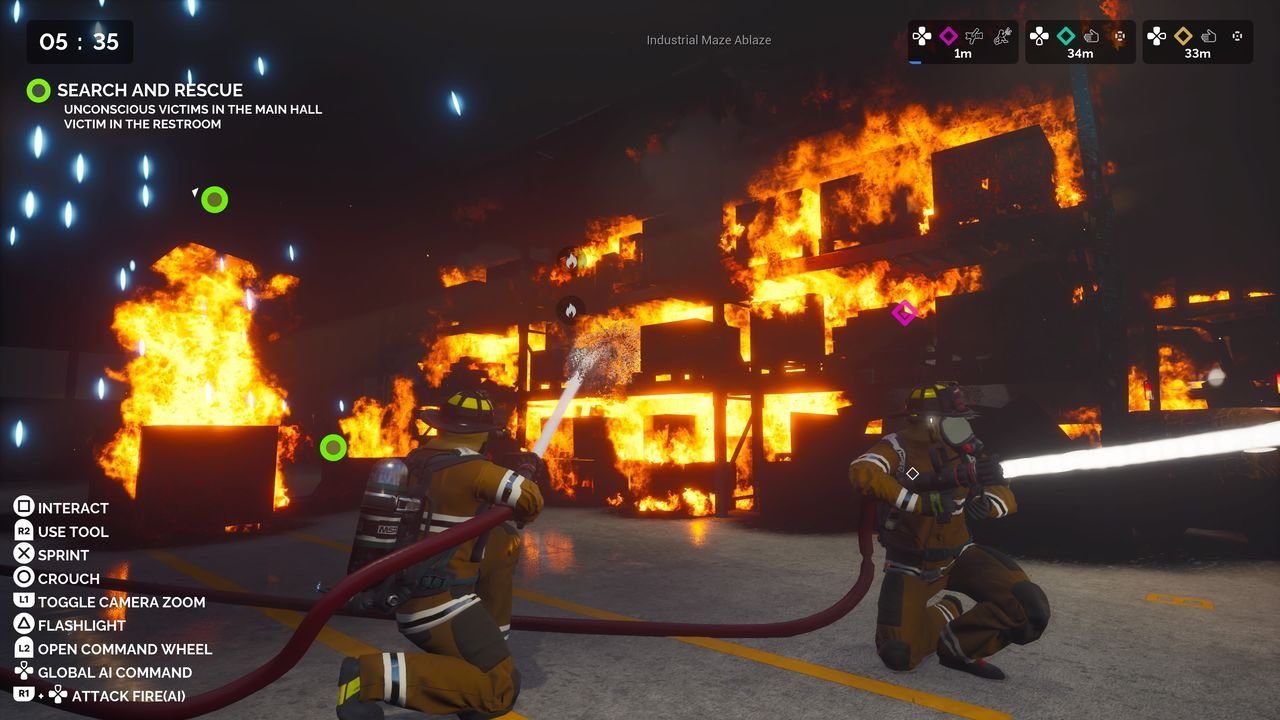Select the hand gesture icon near the 34m teammate
Screen dimensions: 1280x720
tap(1093, 36)
